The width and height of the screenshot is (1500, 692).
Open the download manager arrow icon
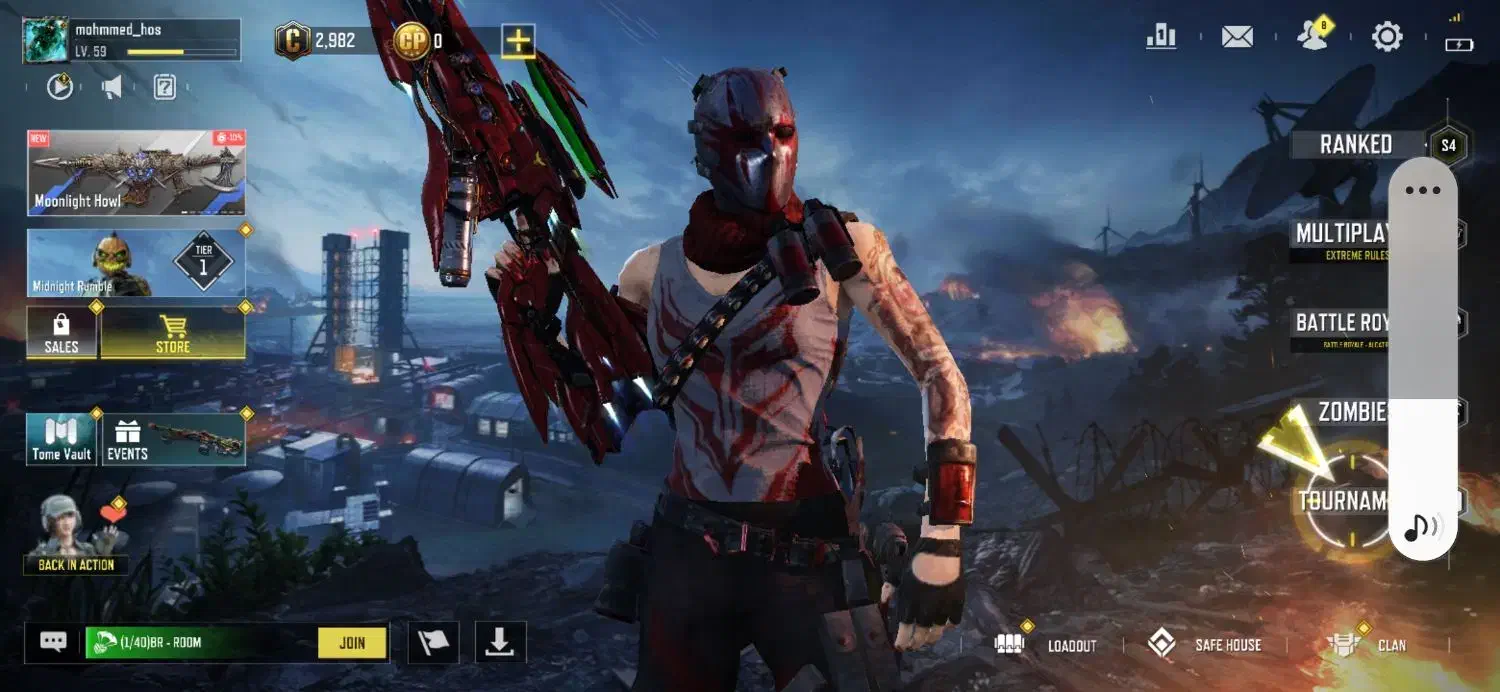(x=500, y=642)
